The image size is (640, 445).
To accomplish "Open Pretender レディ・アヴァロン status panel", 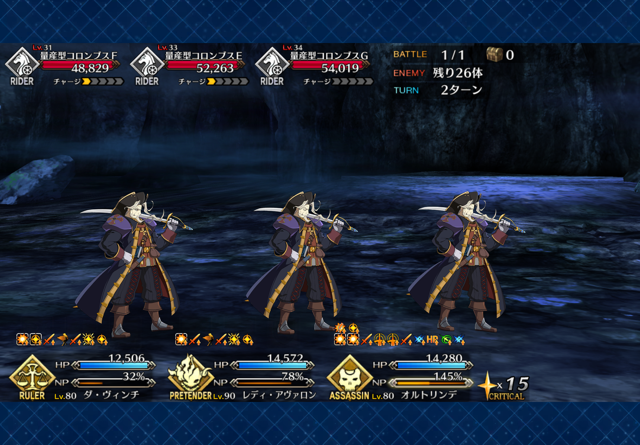I will click(x=243, y=375).
